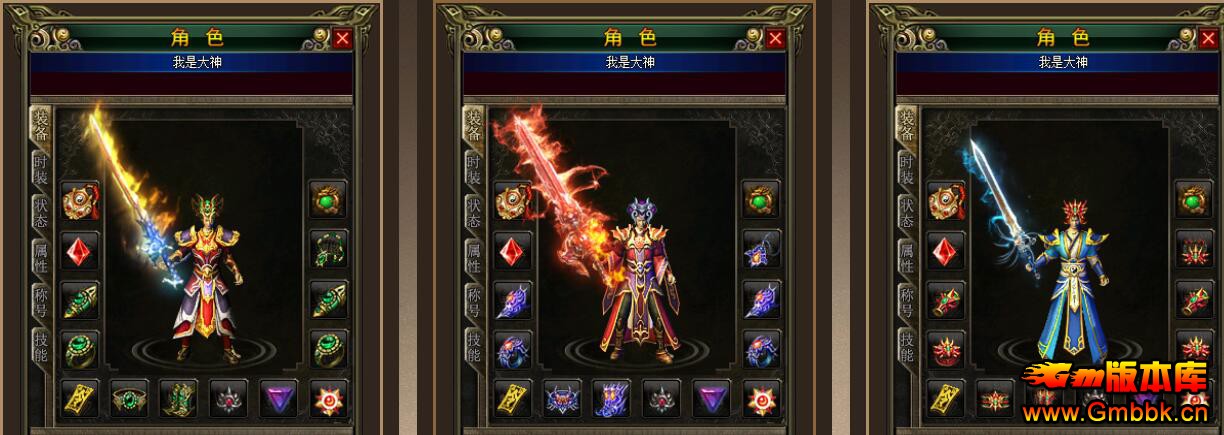1224x435 pixels.
Task: Choose purple triangle gem in golden-armored warrior's panel
Action: point(279,398)
